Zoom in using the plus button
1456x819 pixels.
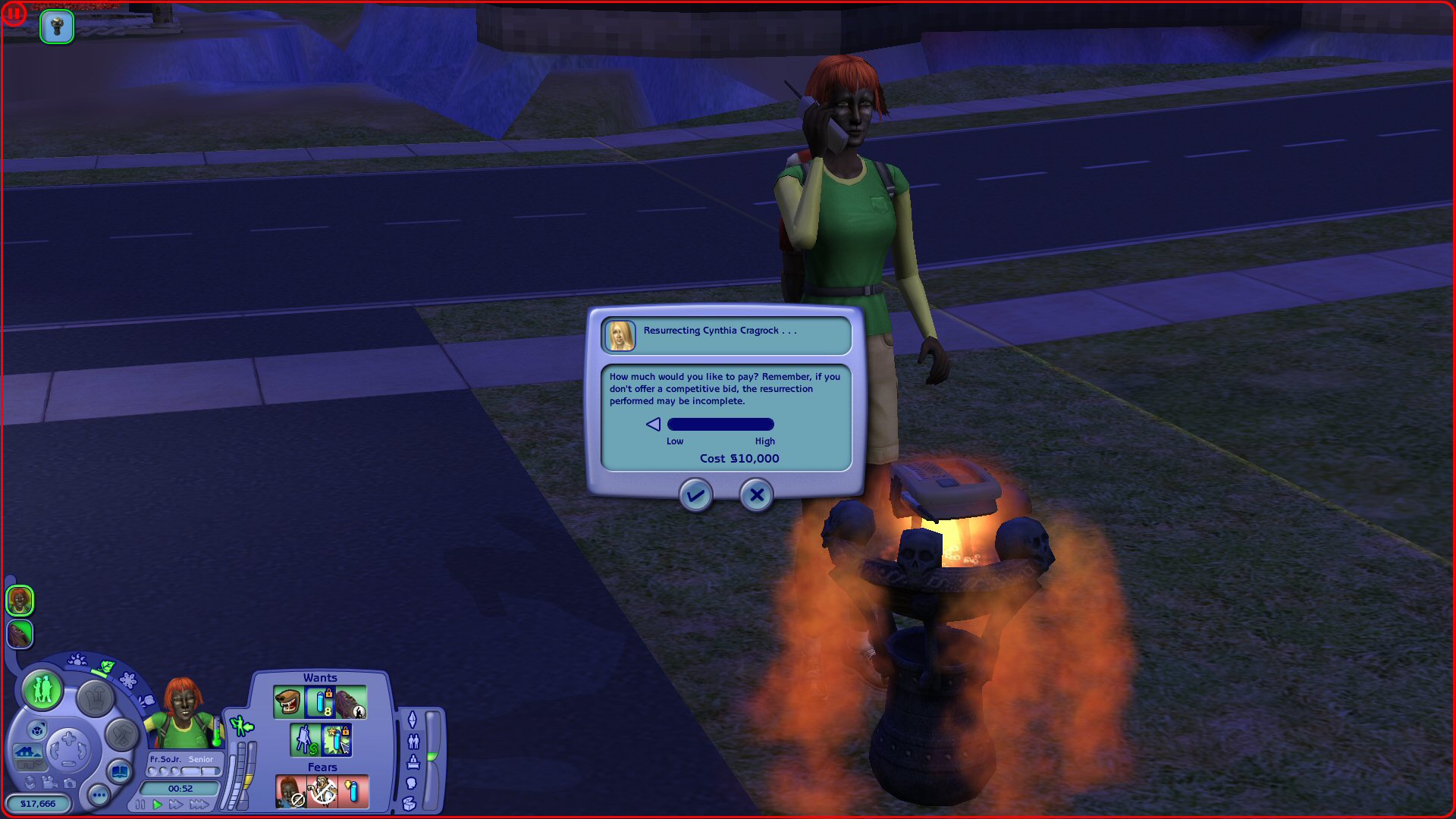point(68,738)
